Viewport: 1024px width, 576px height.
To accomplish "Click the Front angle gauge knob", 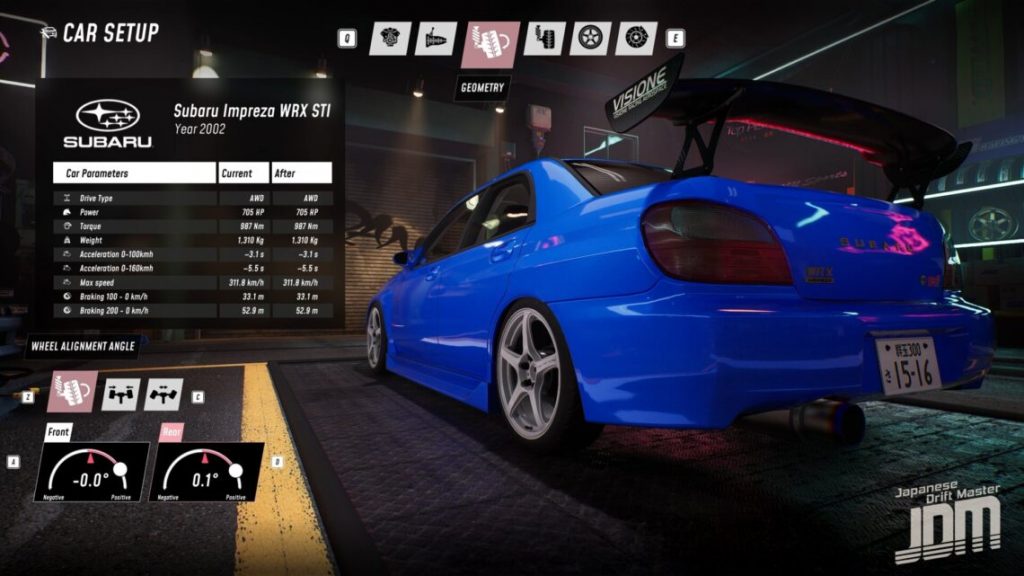I will tap(122, 468).
